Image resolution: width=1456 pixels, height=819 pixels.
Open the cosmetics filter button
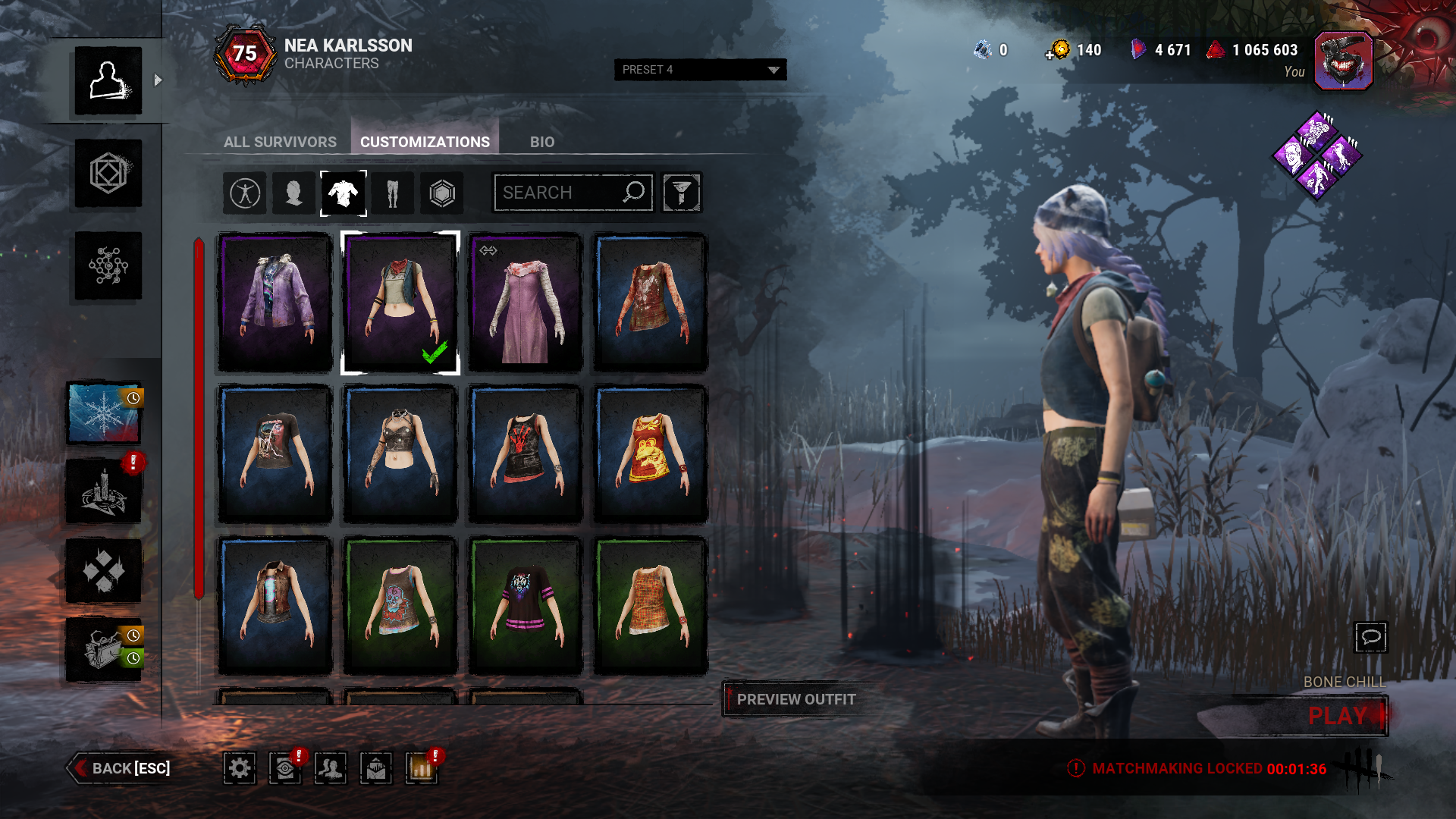coord(681,193)
